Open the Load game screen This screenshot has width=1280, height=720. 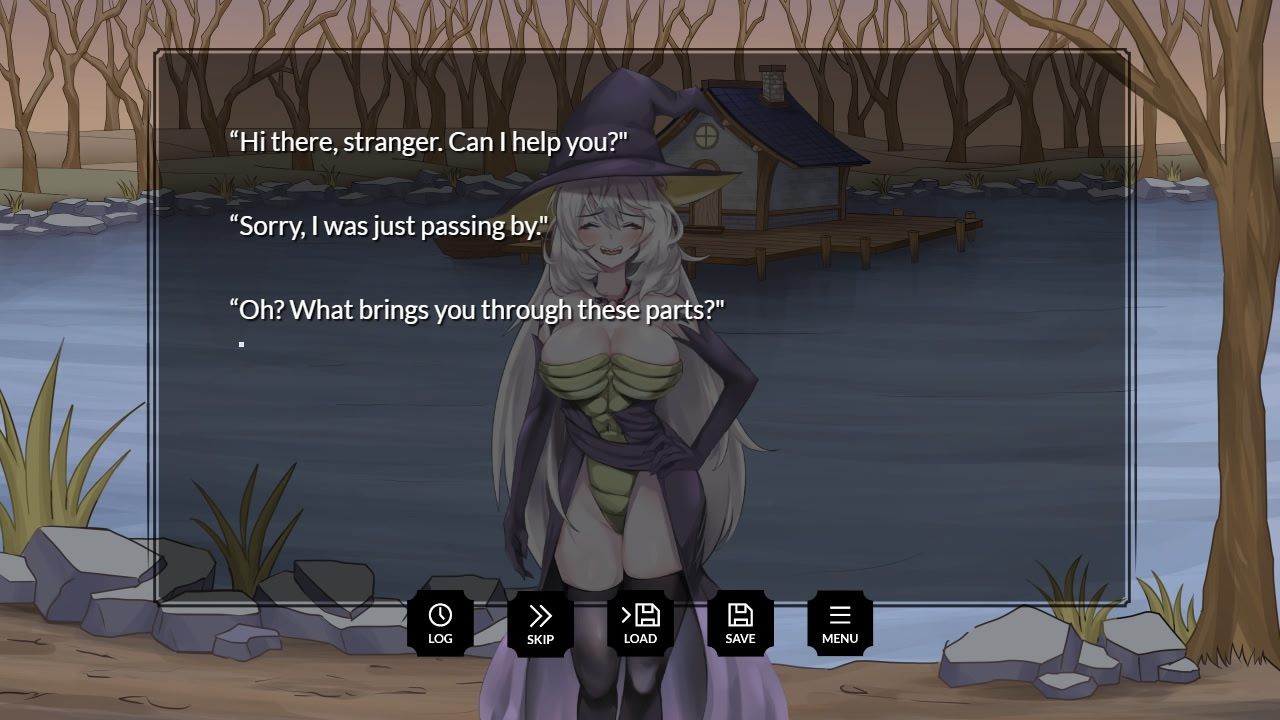point(640,623)
